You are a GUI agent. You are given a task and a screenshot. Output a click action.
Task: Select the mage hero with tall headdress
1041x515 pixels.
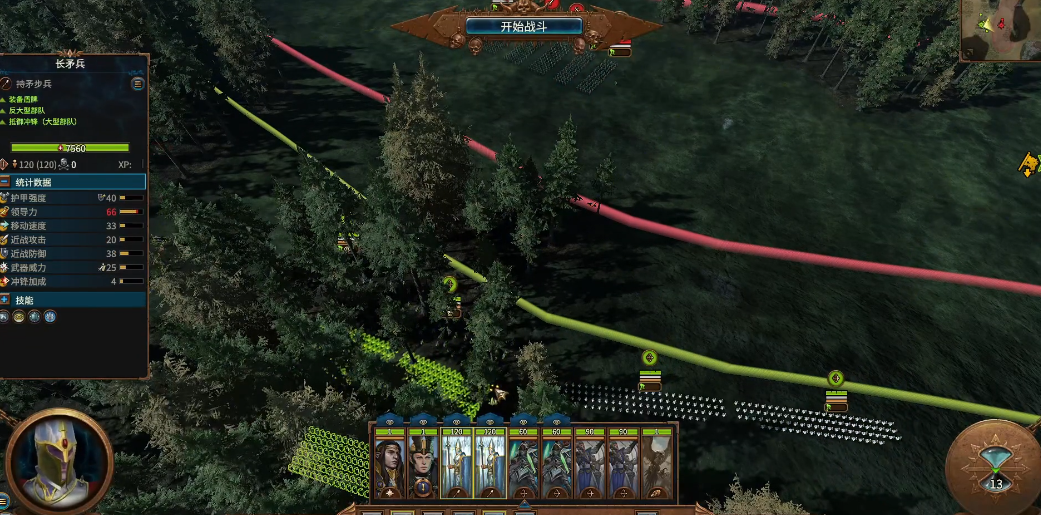point(423,465)
